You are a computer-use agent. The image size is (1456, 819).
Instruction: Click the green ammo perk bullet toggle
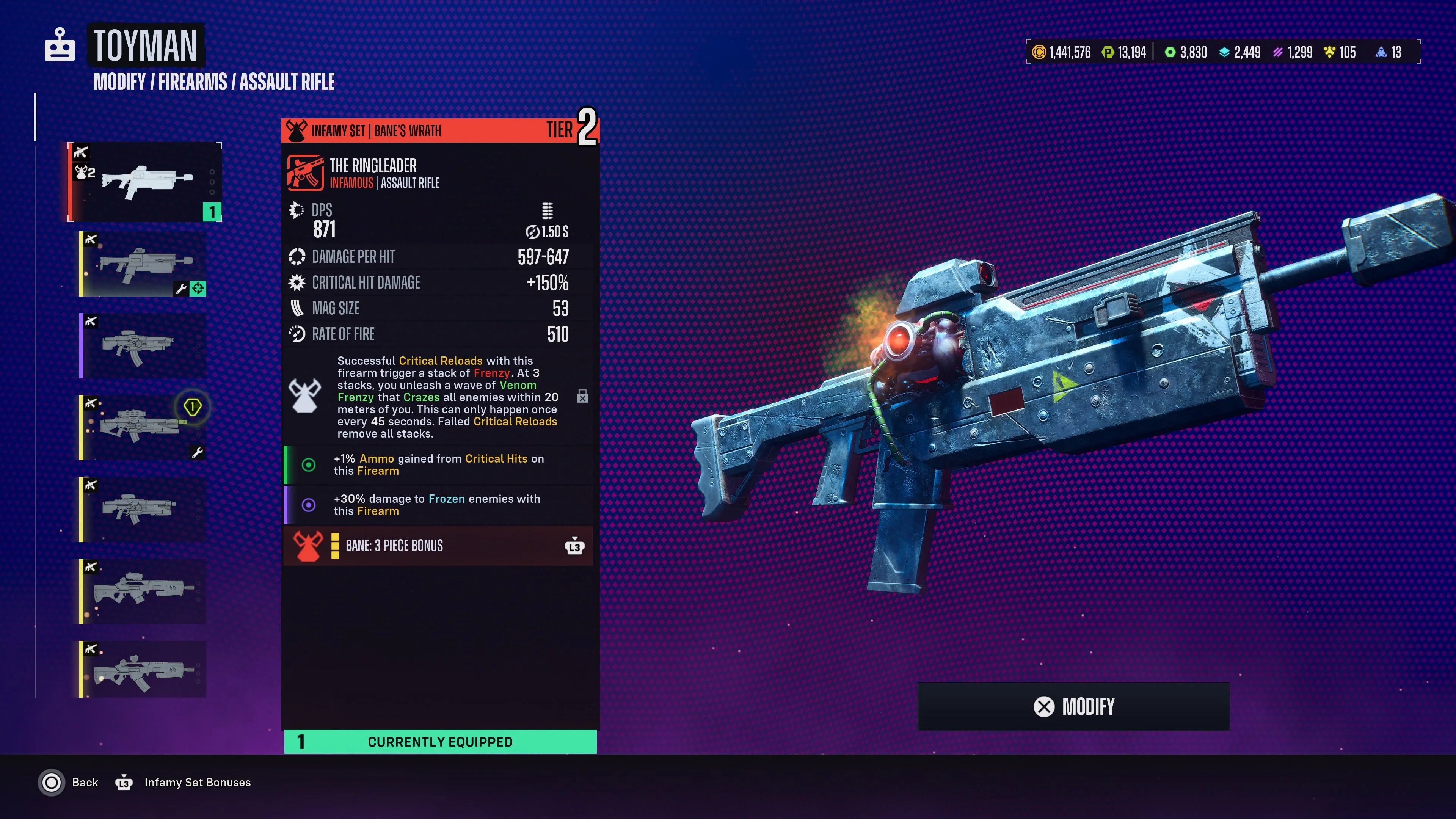pos(308,464)
